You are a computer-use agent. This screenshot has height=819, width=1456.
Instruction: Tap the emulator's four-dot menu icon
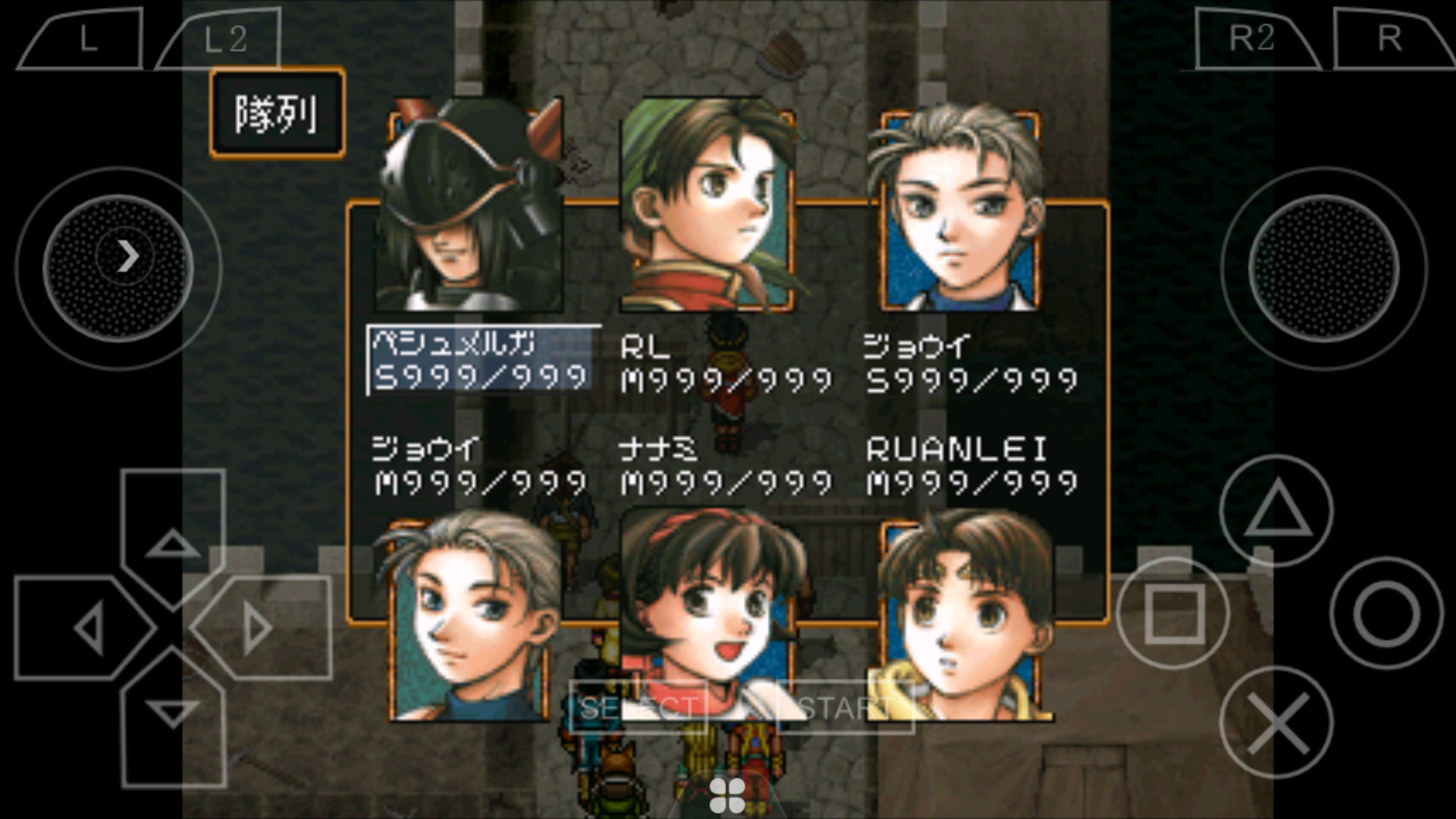tap(727, 794)
